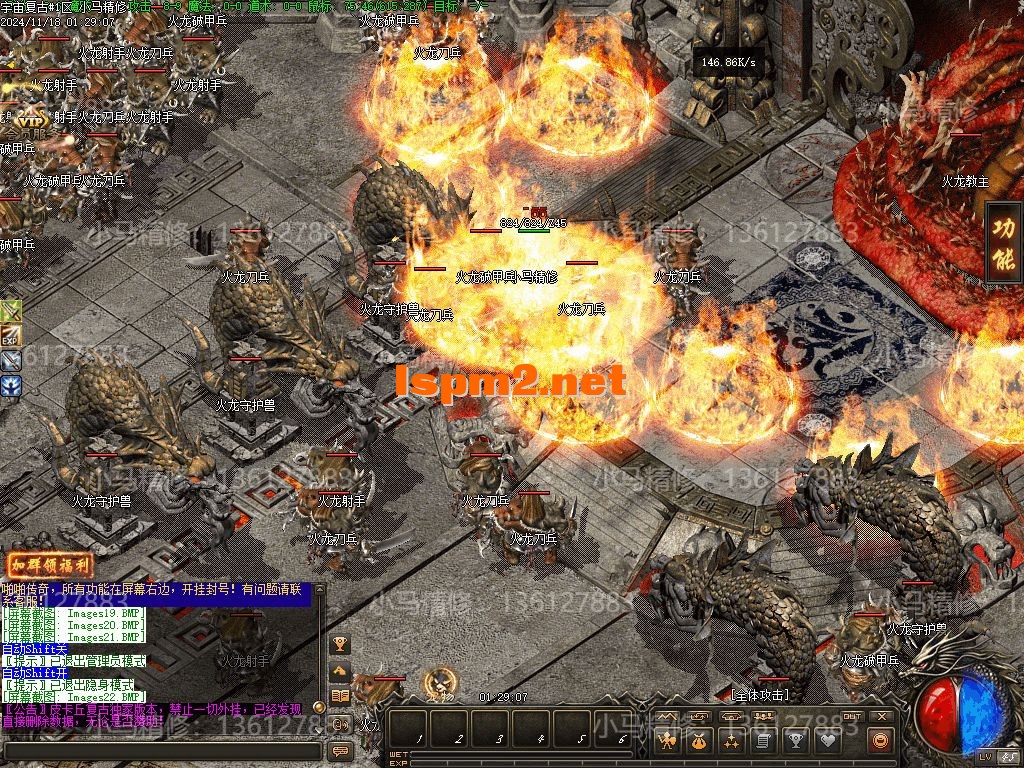The height and width of the screenshot is (768, 1024).
Task: Click the heart icon button
Action: [x=828, y=741]
